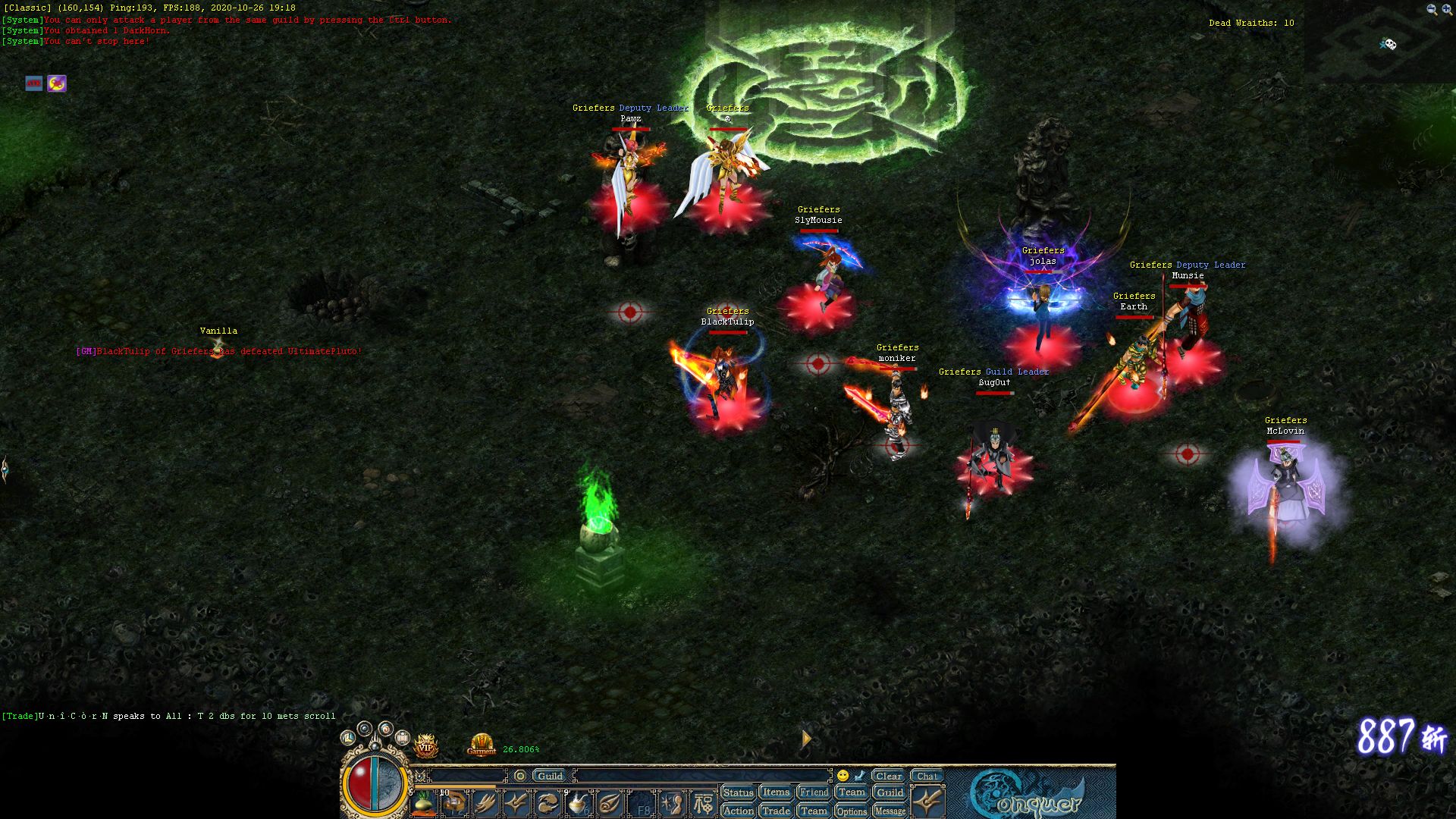Viewport: 1456px width, 819px height.
Task: Use the turnip potion hotbar slot
Action: (x=424, y=803)
